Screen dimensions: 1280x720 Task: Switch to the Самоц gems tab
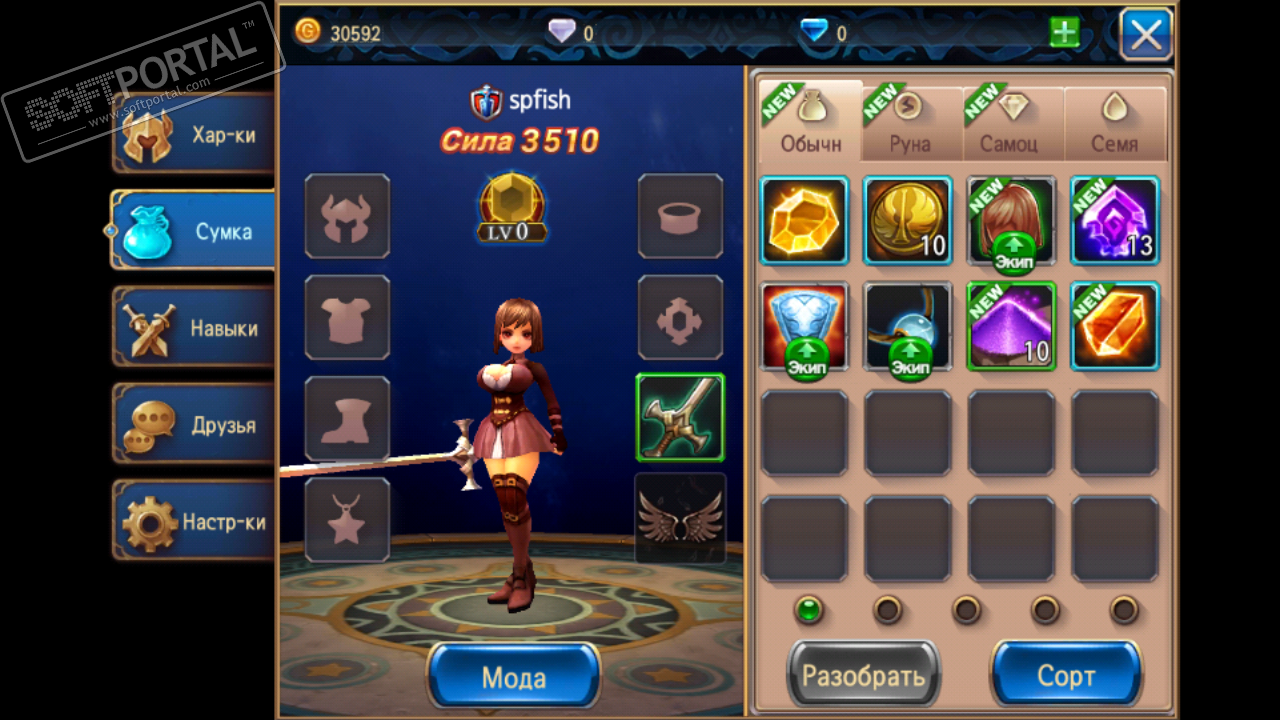[1012, 122]
